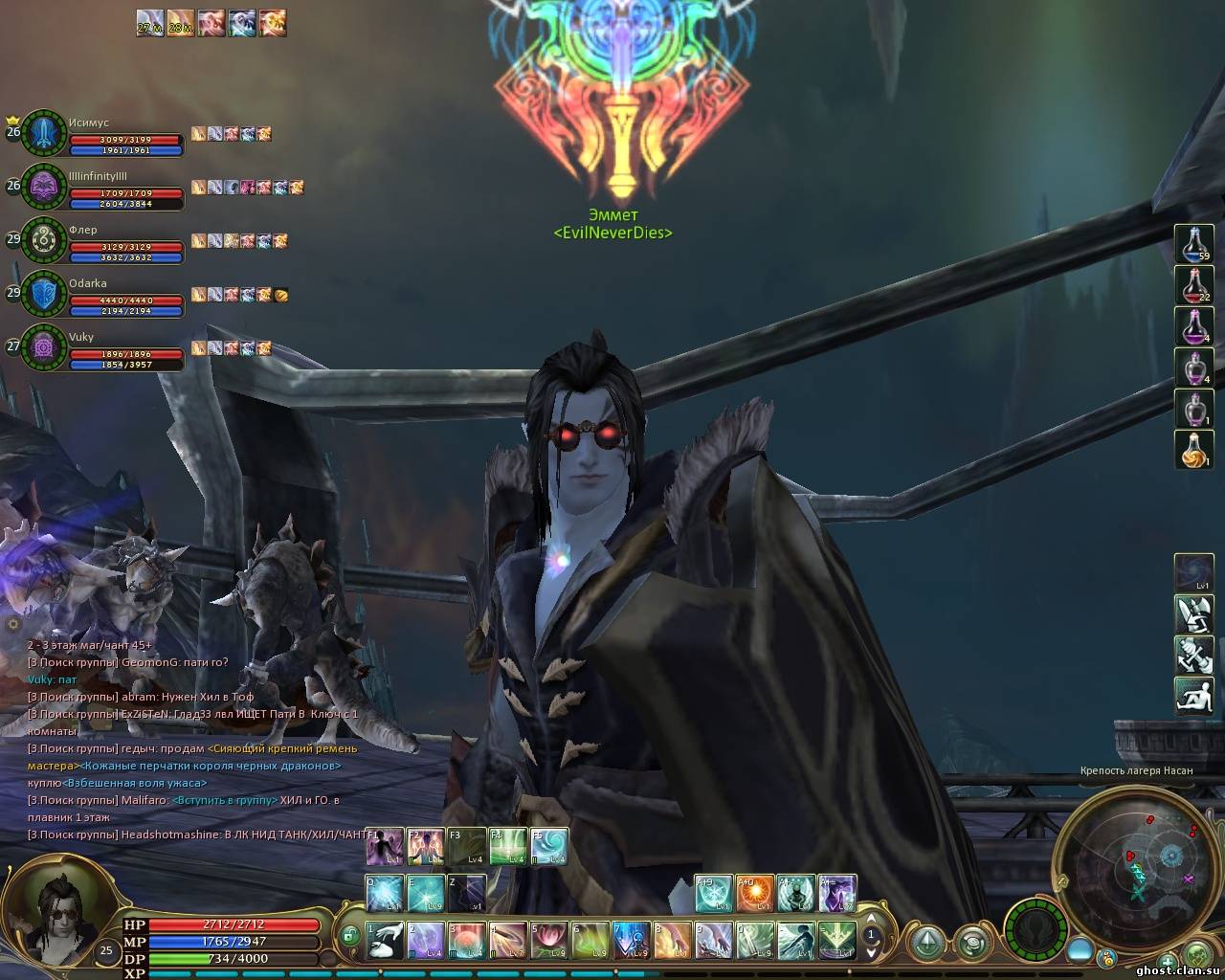The image size is (1225, 980).
Task: Choose party member Флер's frame
Action: (x=45, y=239)
